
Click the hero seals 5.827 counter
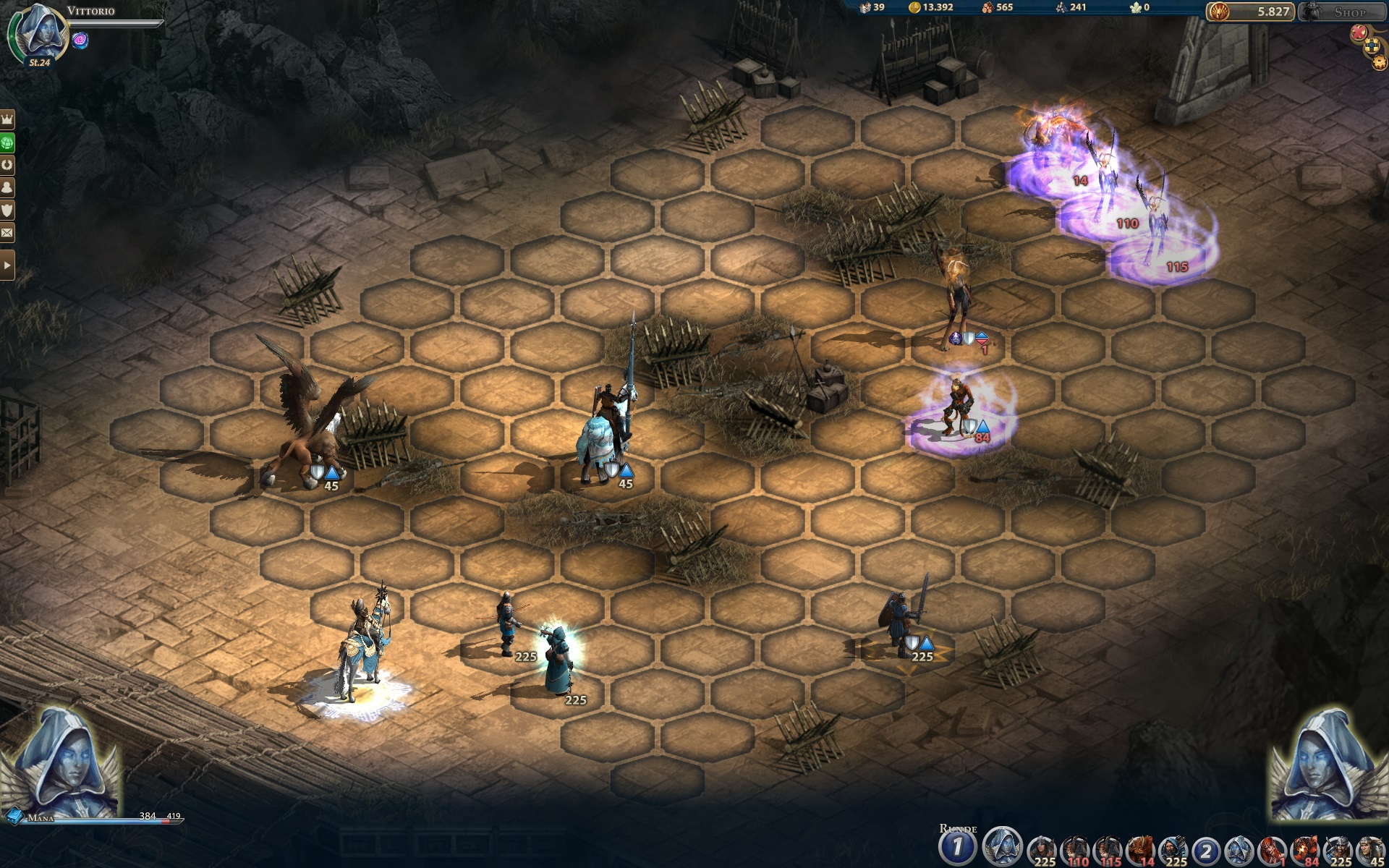tap(1250, 12)
